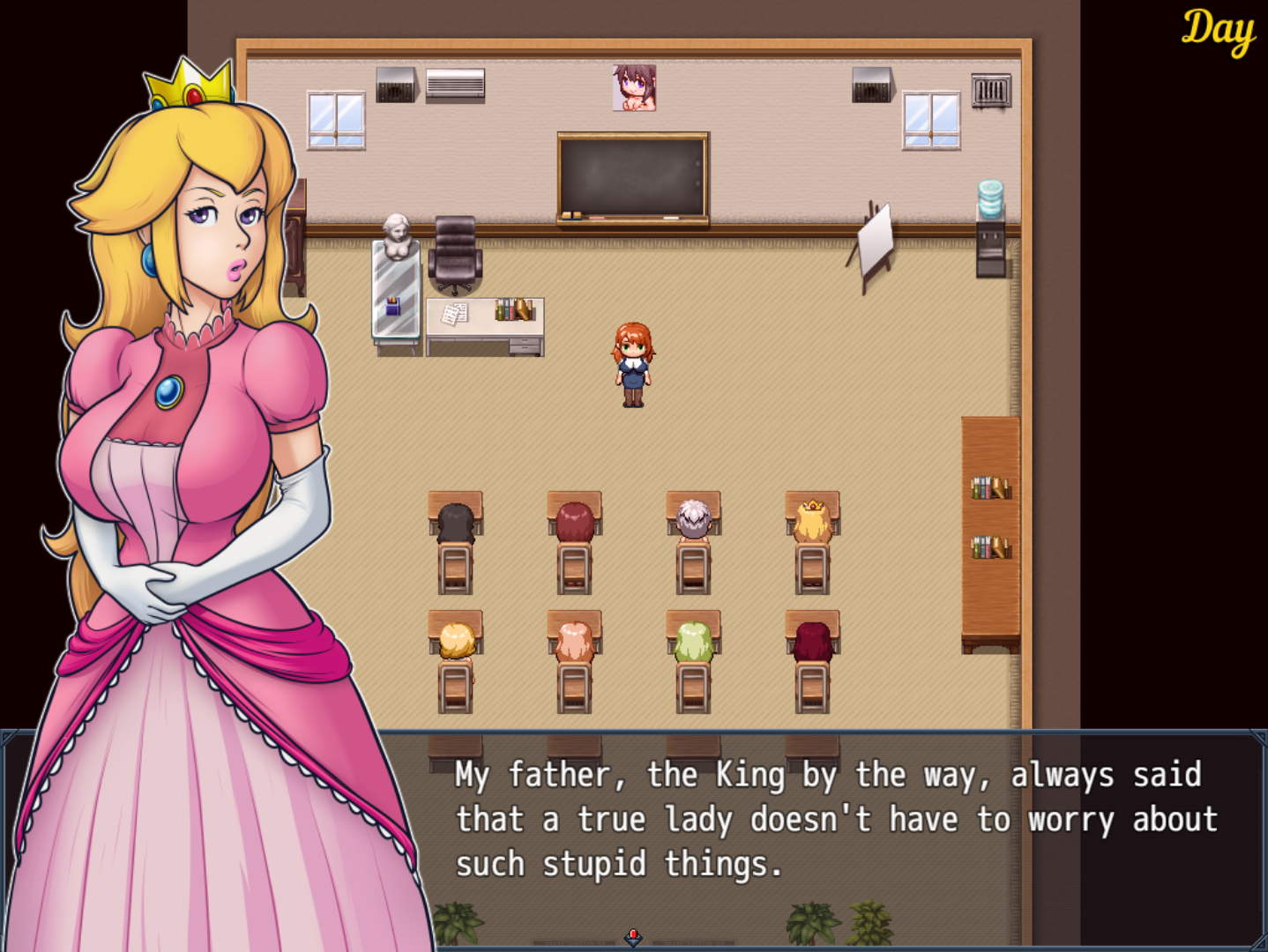This screenshot has width=1268, height=952.
Task: Click the books stacked on the teacher's desk
Action: (514, 309)
